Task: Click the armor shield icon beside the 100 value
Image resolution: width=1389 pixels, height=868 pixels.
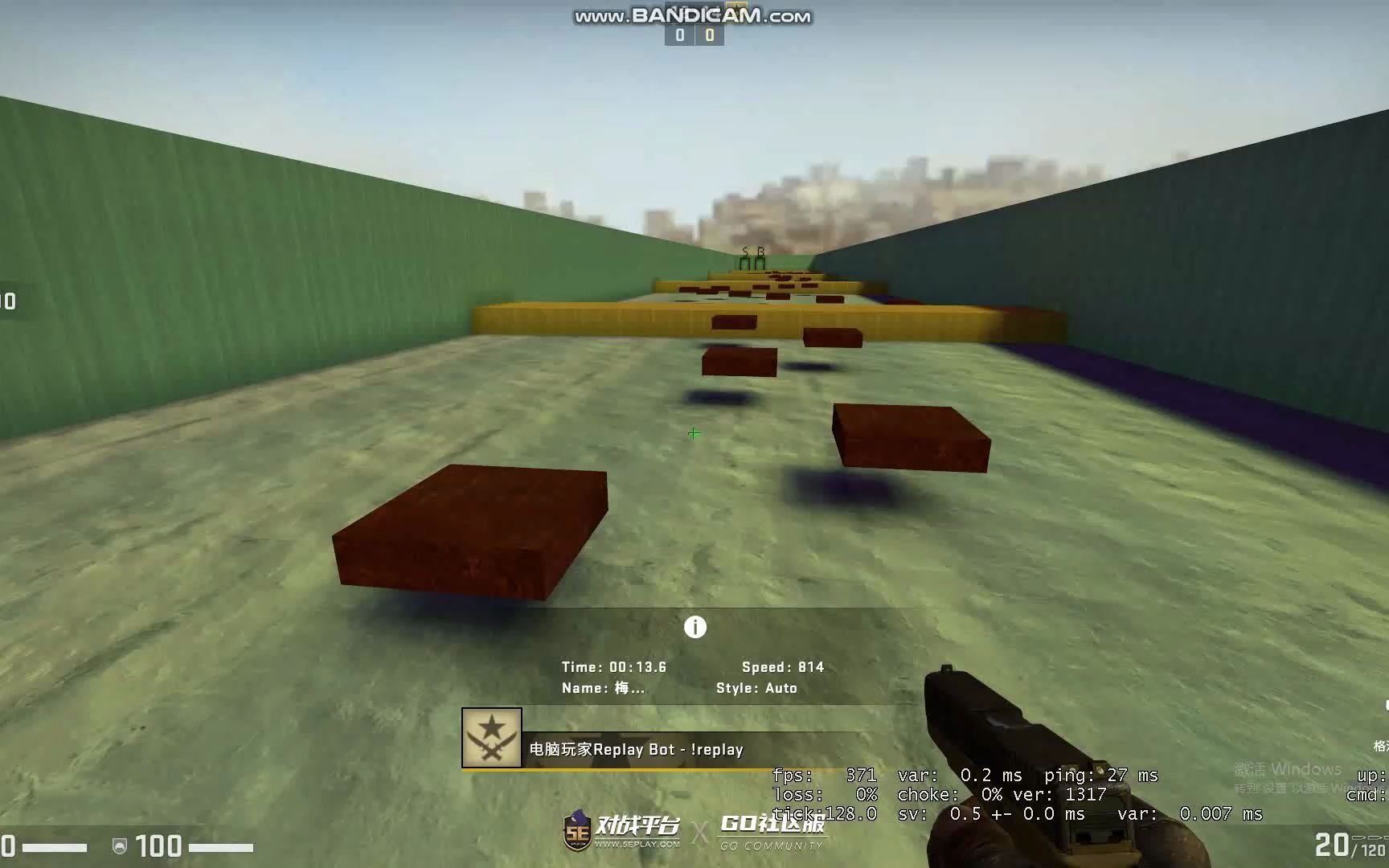Action: pos(121,846)
